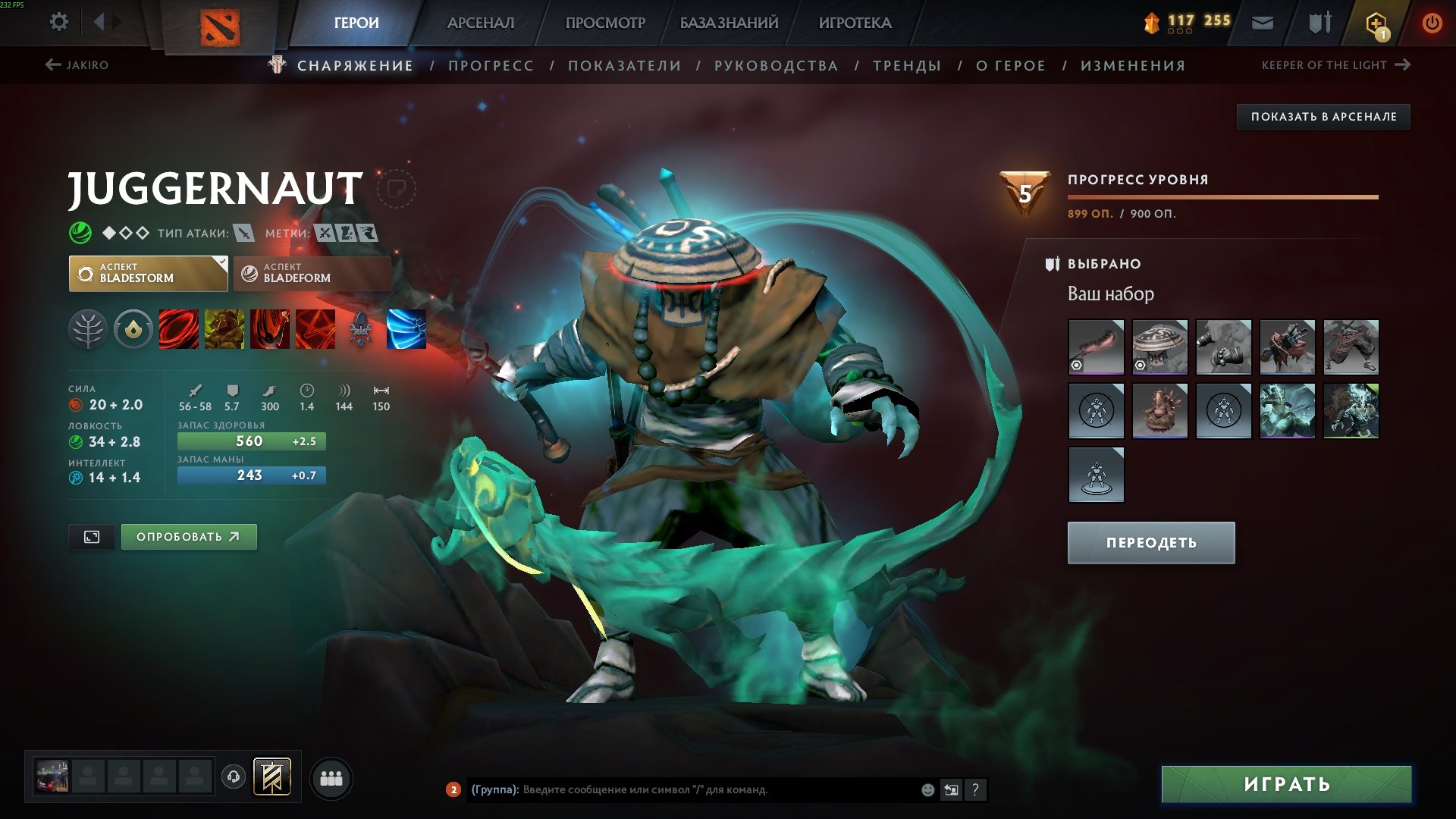The width and height of the screenshot is (1456, 819).
Task: Open the mail envelope icon
Action: point(1262,22)
